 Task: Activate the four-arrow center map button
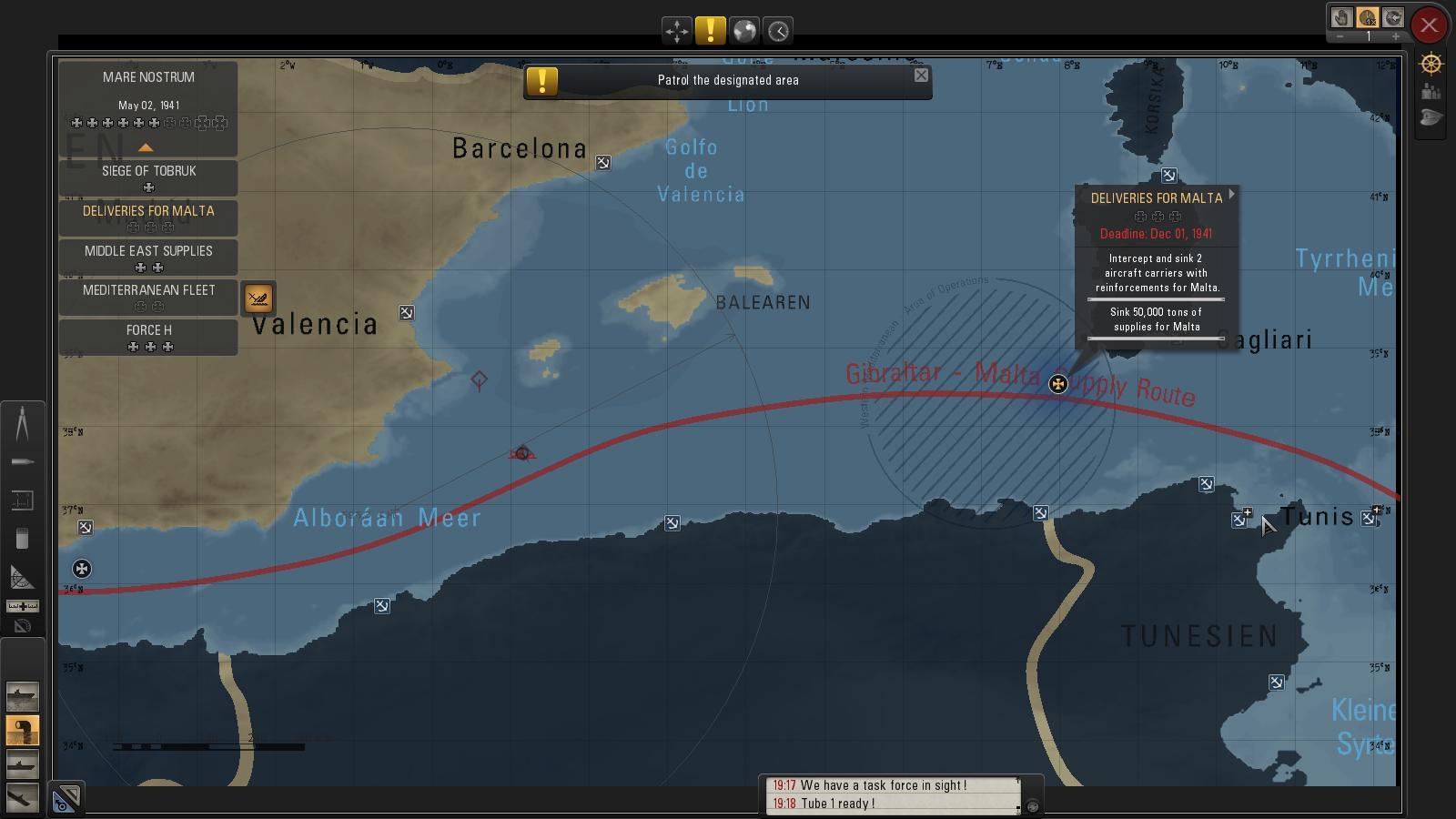click(x=676, y=31)
